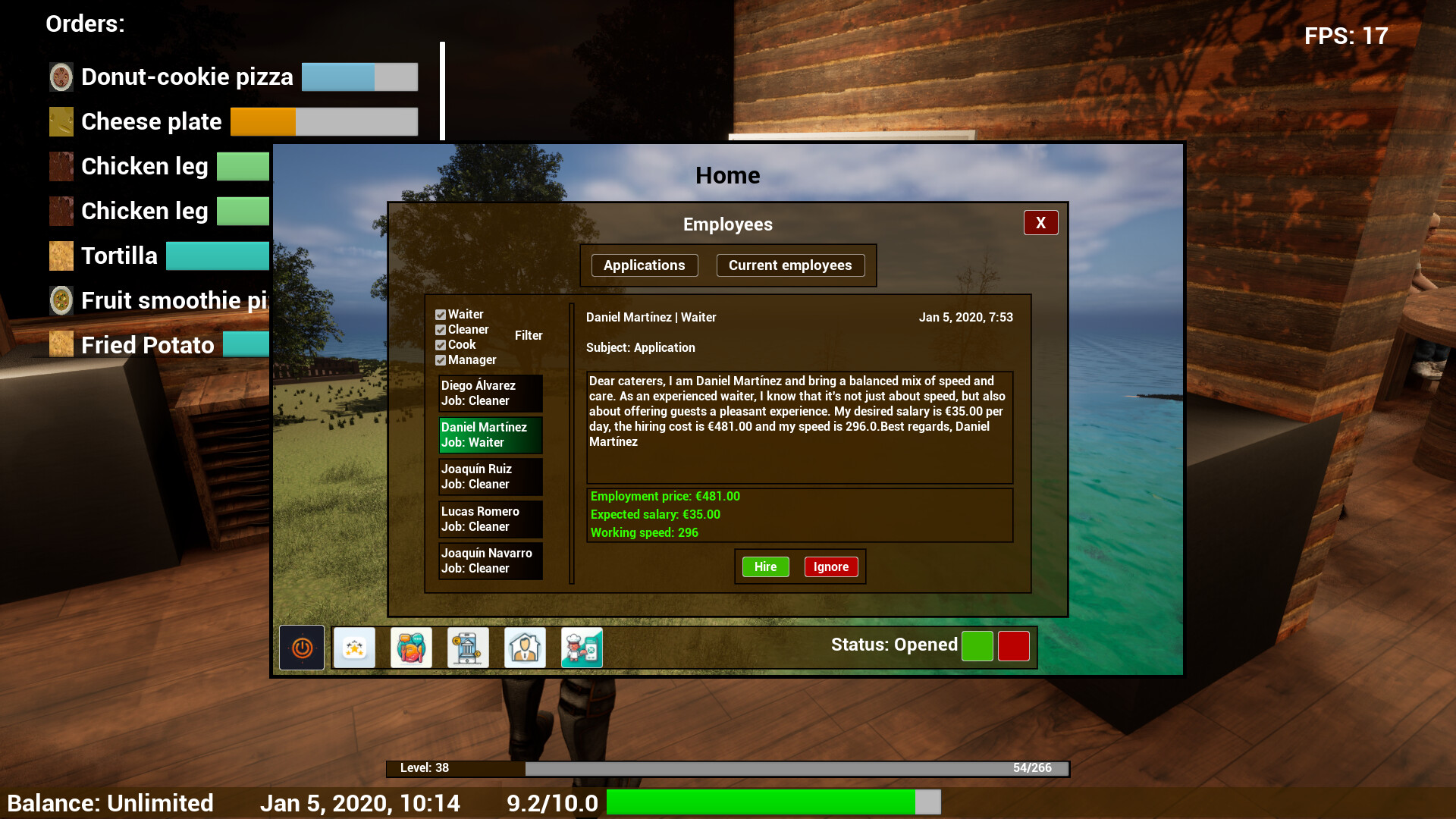This screenshot has height=819, width=1456.
Task: Uncheck the Waiter filter
Action: (441, 314)
